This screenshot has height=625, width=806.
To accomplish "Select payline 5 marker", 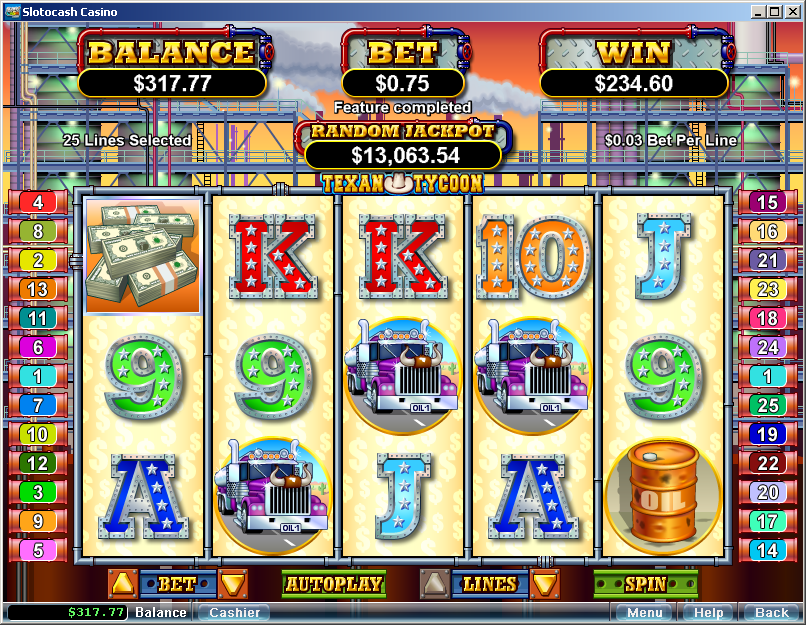I will coord(38,550).
